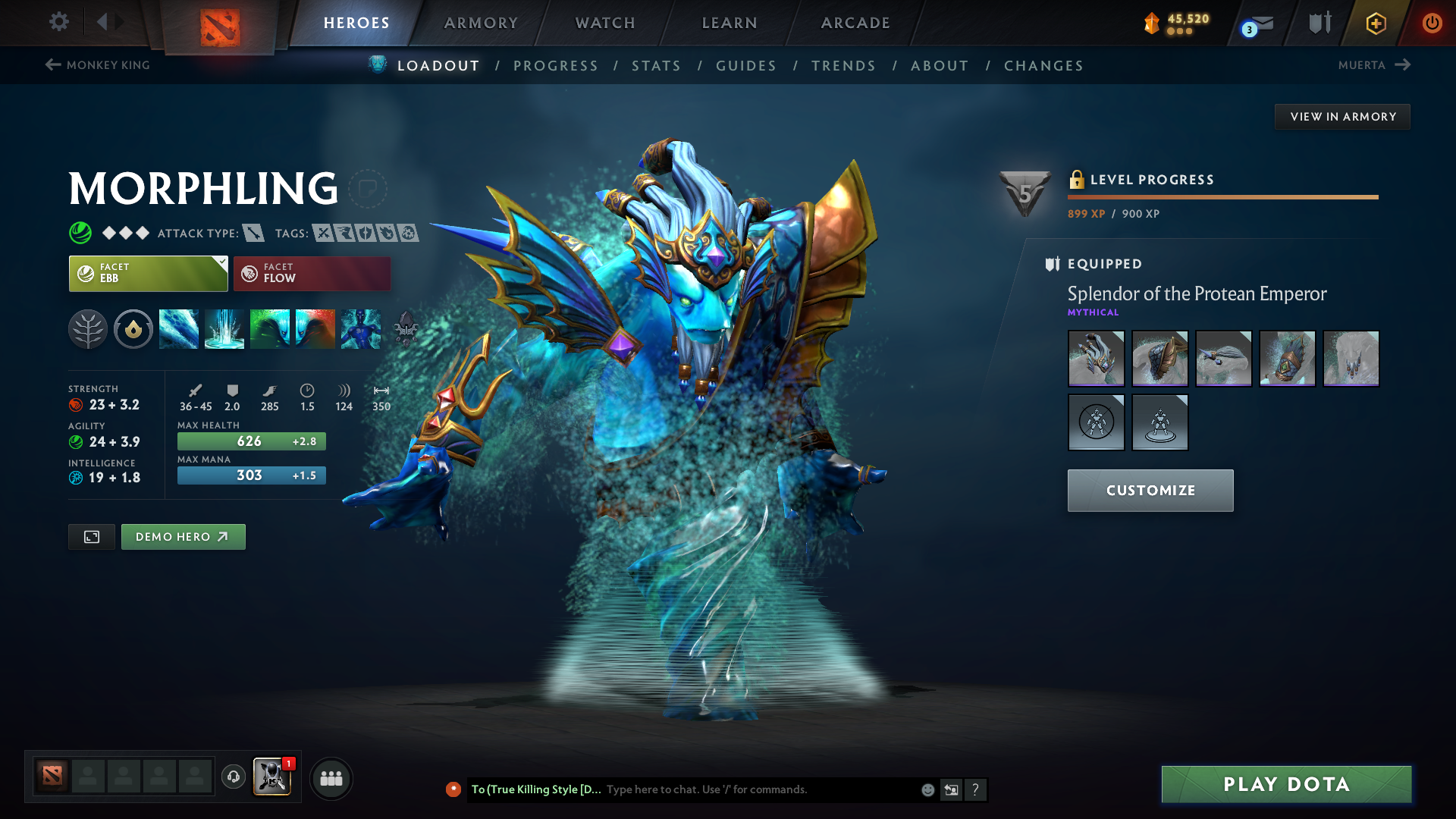Click the chat input field
Viewport: 1456px width, 819px height.
point(720,789)
